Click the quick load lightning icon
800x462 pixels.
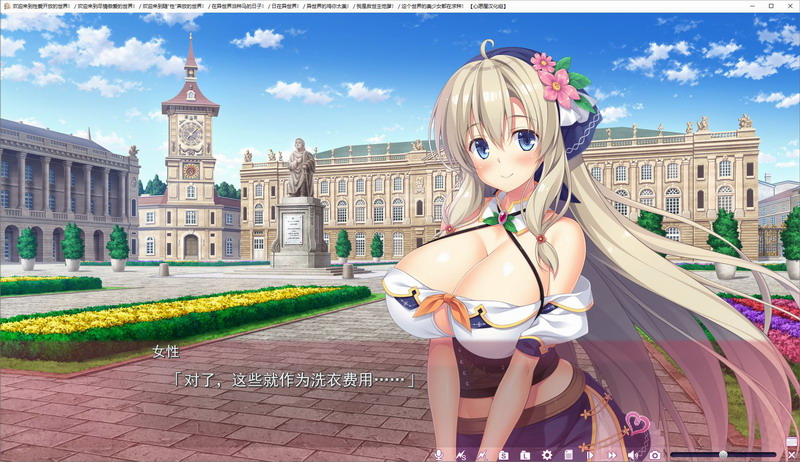tap(481, 455)
